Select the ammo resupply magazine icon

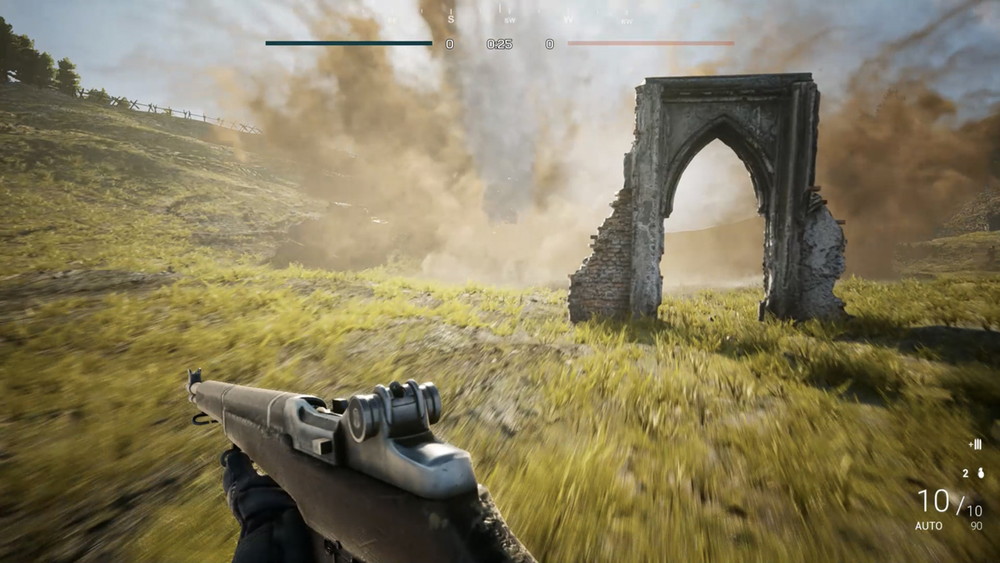pyautogui.click(x=975, y=444)
